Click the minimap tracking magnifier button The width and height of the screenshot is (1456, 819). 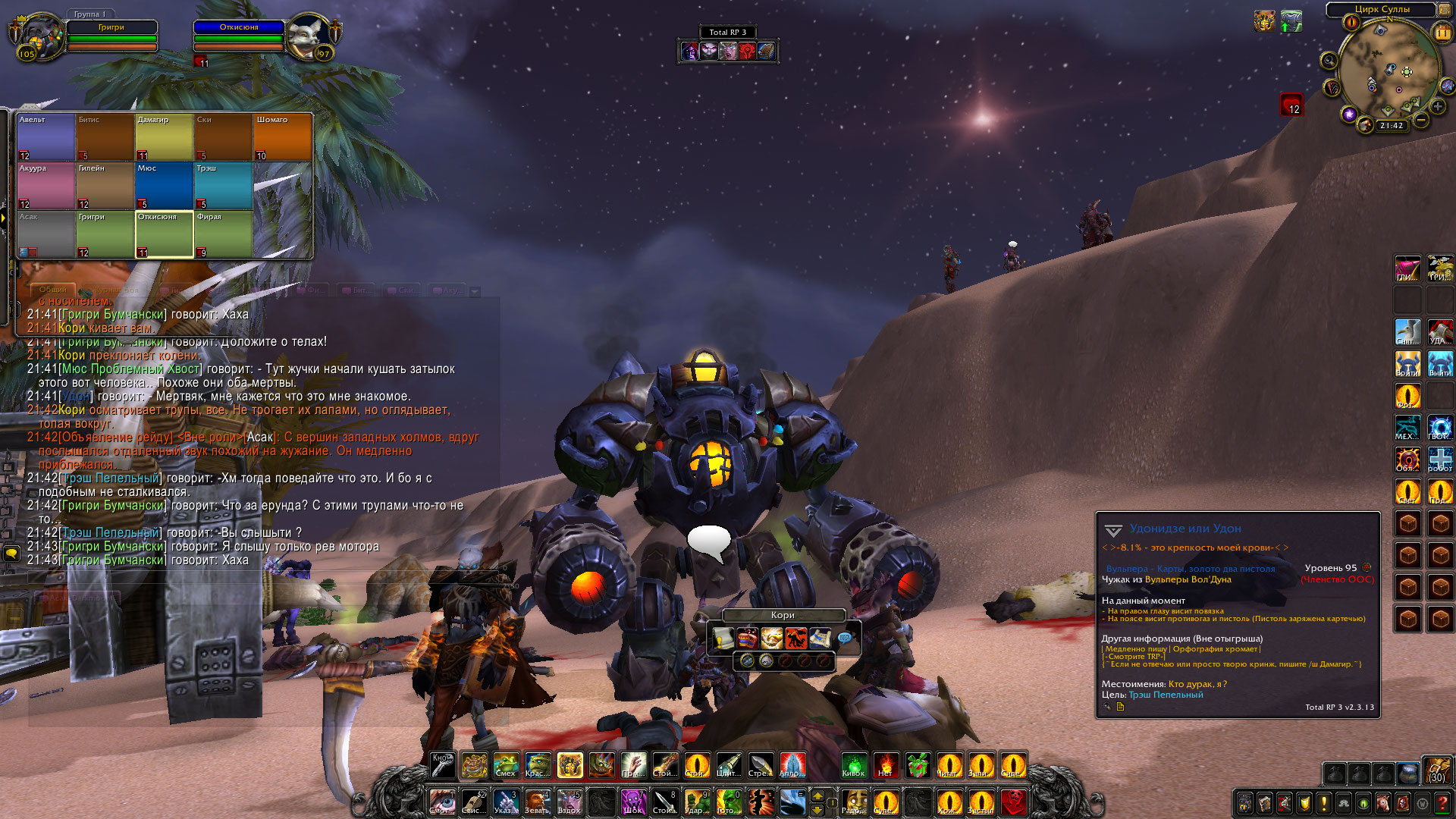1329,60
